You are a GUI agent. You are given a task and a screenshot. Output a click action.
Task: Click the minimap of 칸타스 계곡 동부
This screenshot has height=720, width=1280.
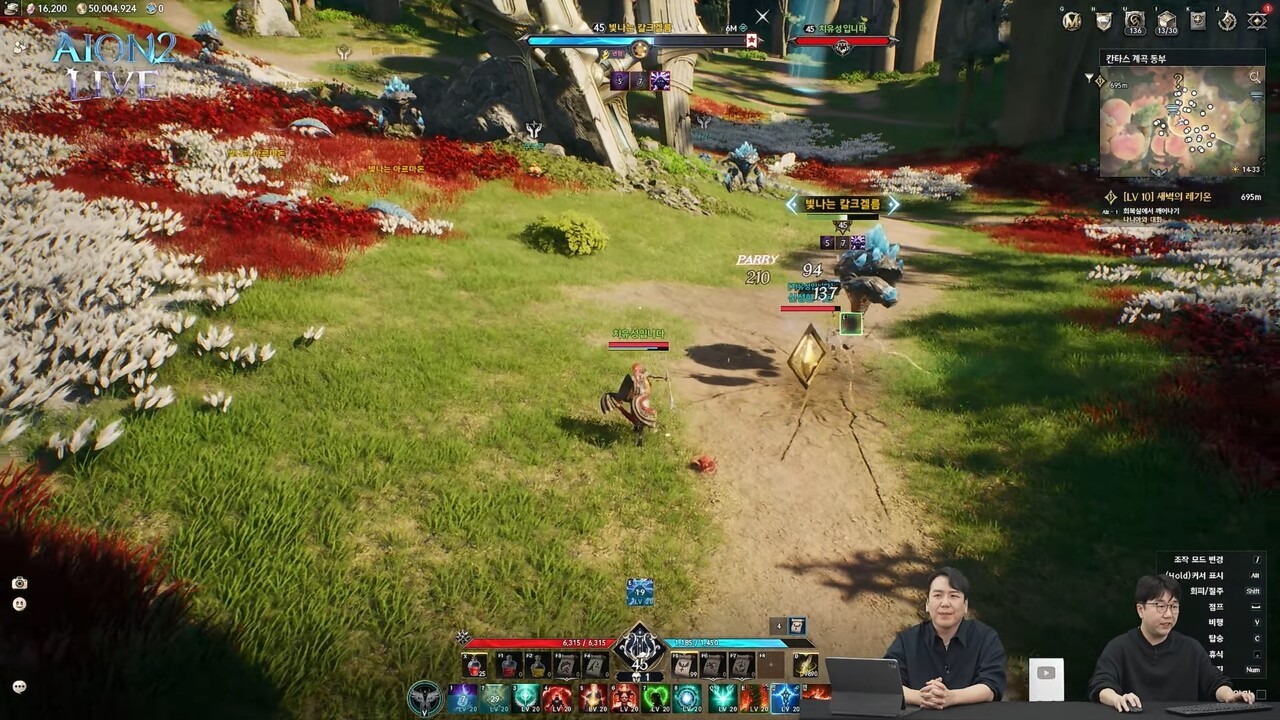1180,122
